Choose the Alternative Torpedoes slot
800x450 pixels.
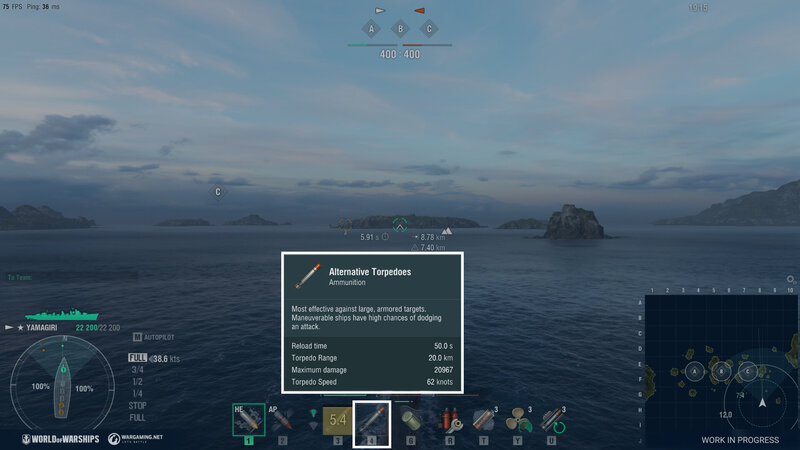372,419
